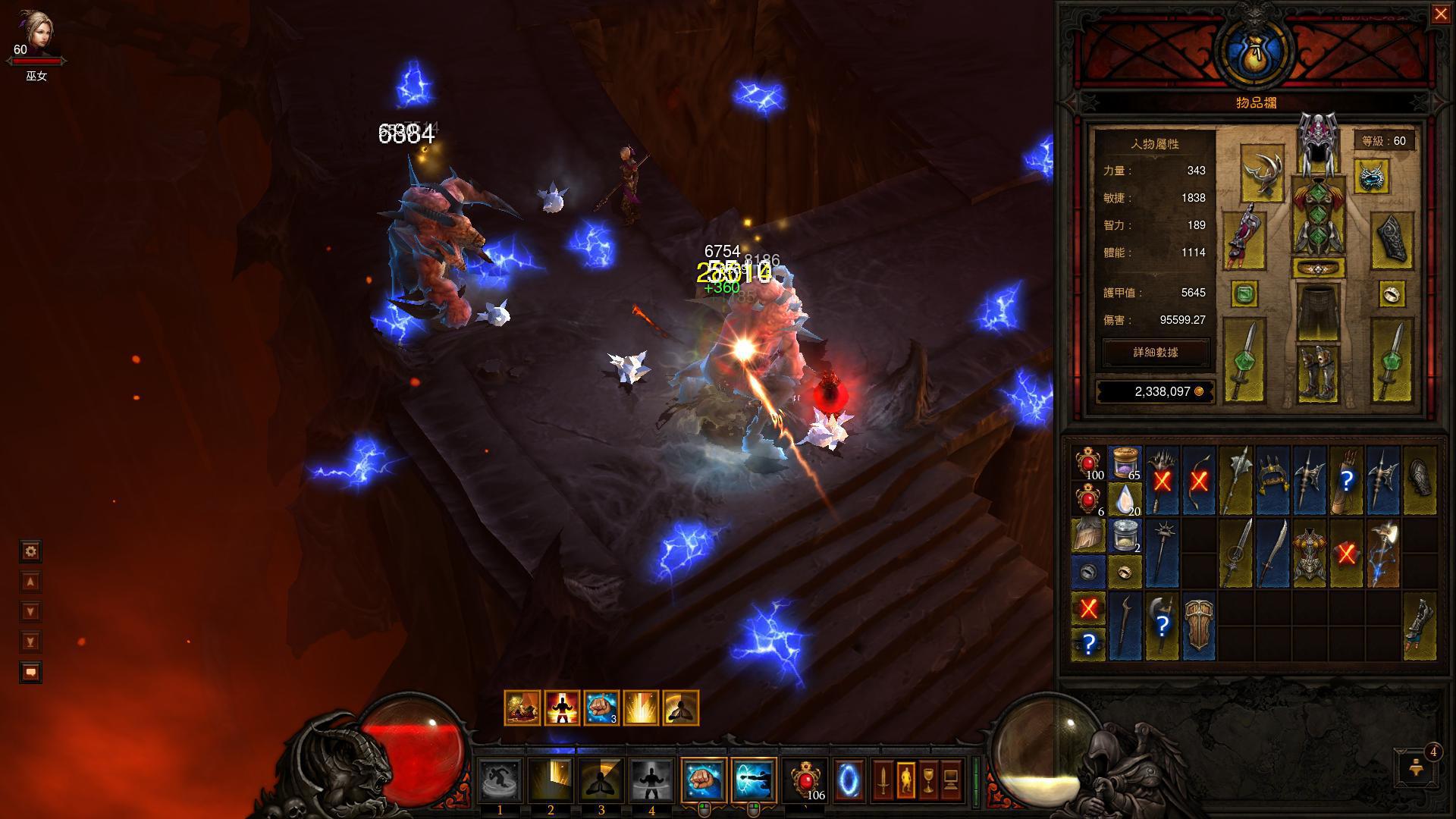Open the skills menu sword icon

coord(882,780)
